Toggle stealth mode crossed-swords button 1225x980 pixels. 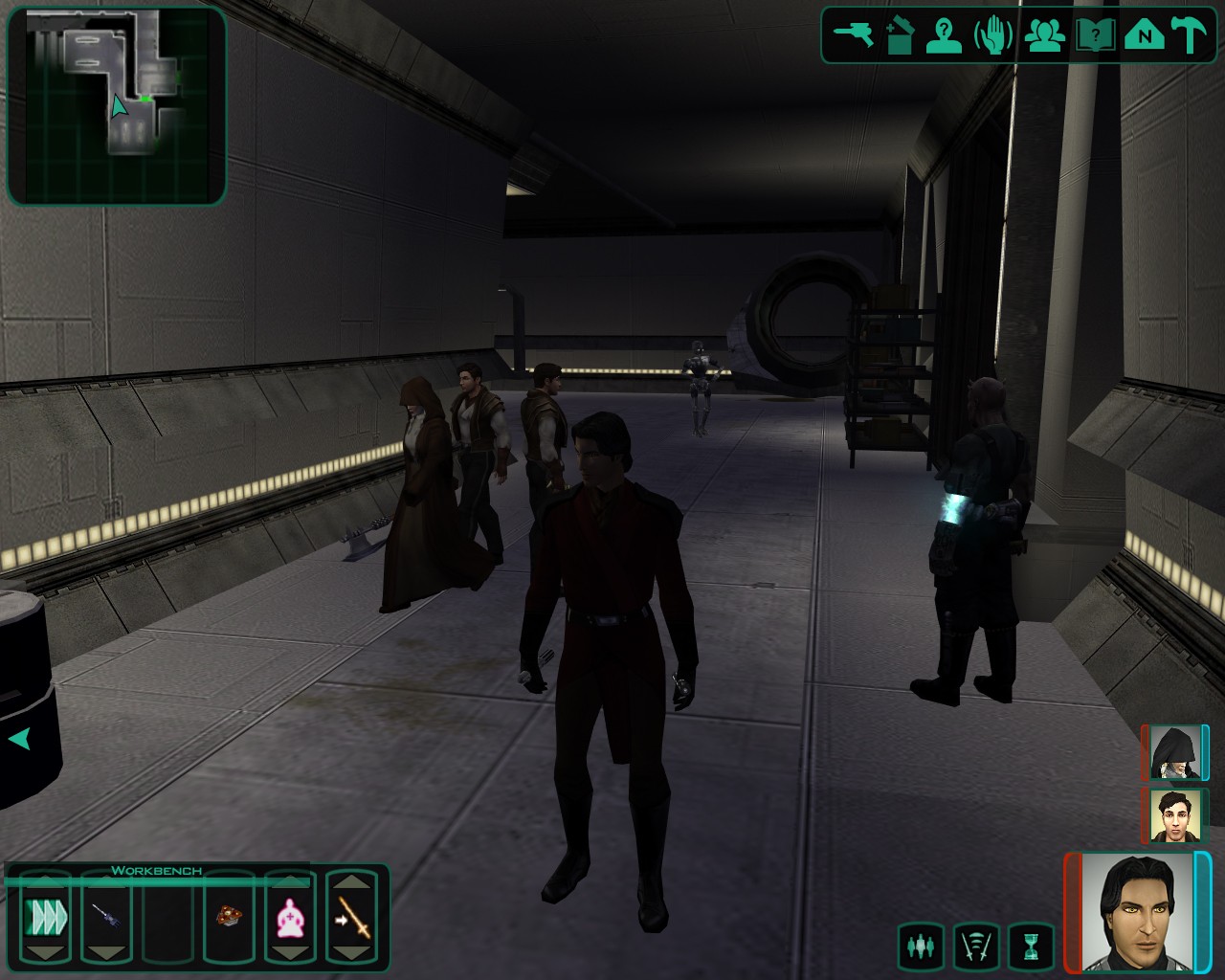(976, 947)
